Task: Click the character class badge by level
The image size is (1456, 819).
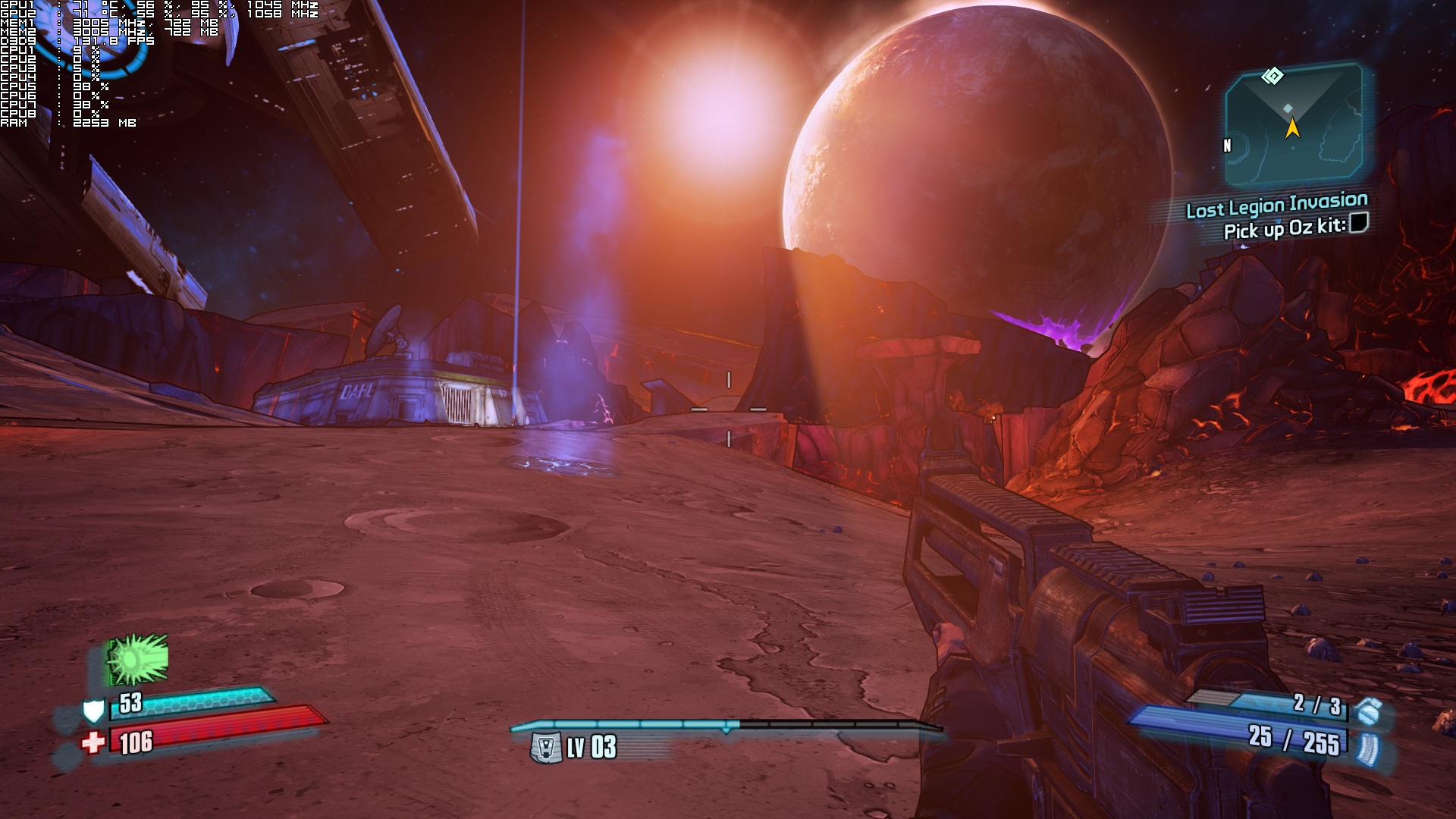Action: pos(545,748)
